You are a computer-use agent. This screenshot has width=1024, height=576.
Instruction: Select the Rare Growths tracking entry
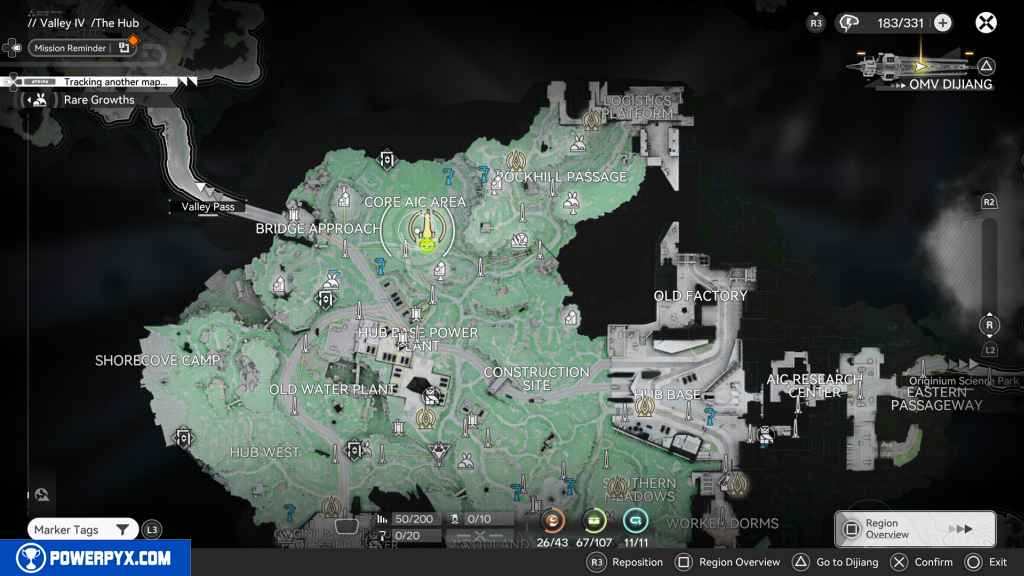tap(98, 100)
